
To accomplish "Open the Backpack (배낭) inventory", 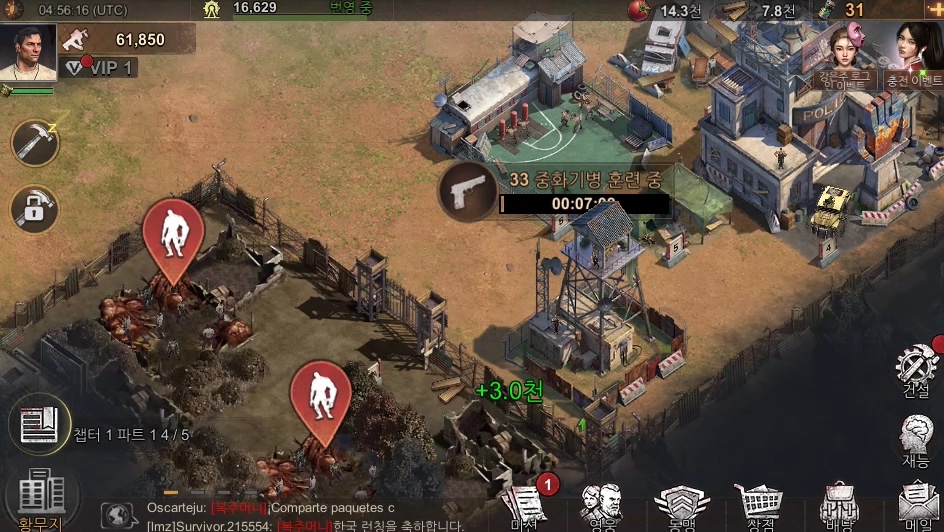I will [839, 506].
